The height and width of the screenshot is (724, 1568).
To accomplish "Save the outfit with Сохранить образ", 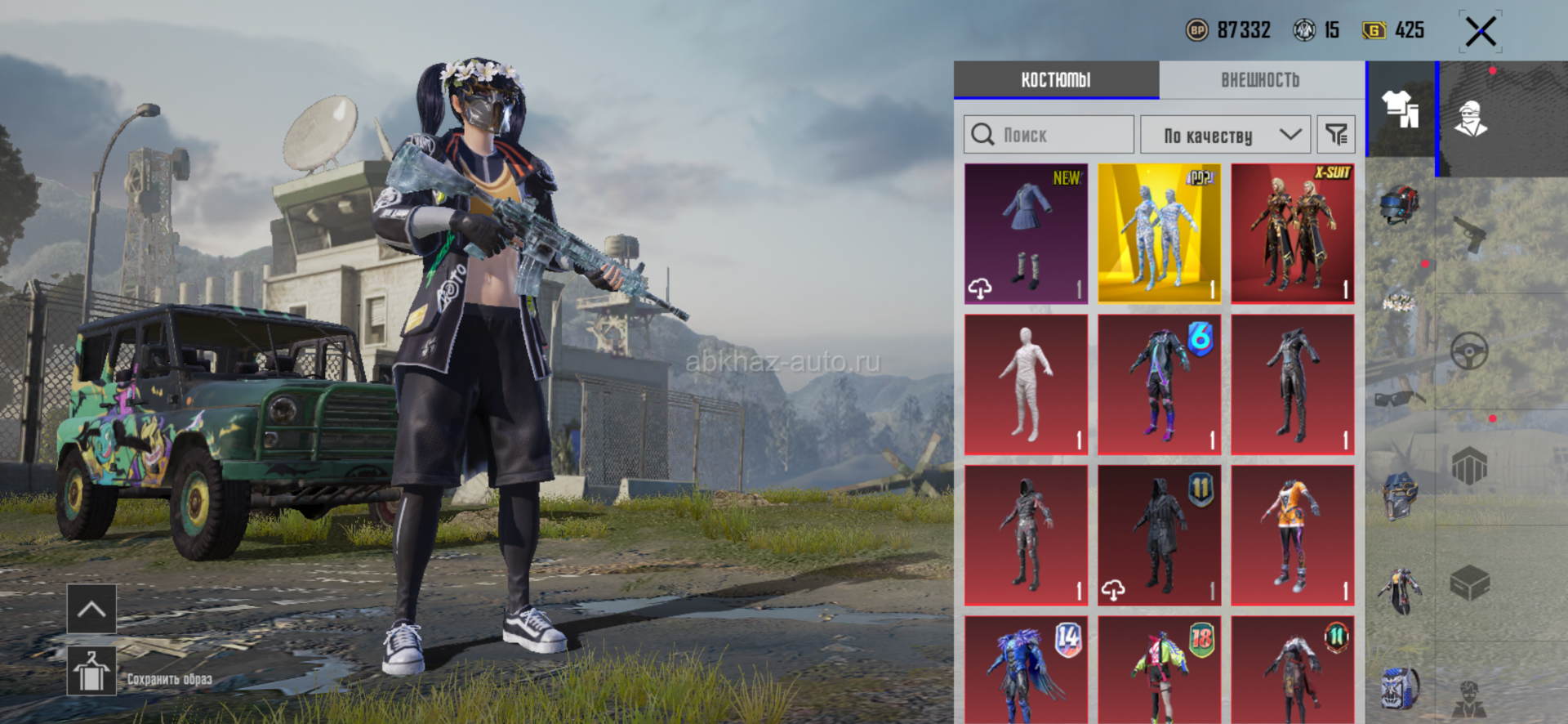I will coord(91,673).
